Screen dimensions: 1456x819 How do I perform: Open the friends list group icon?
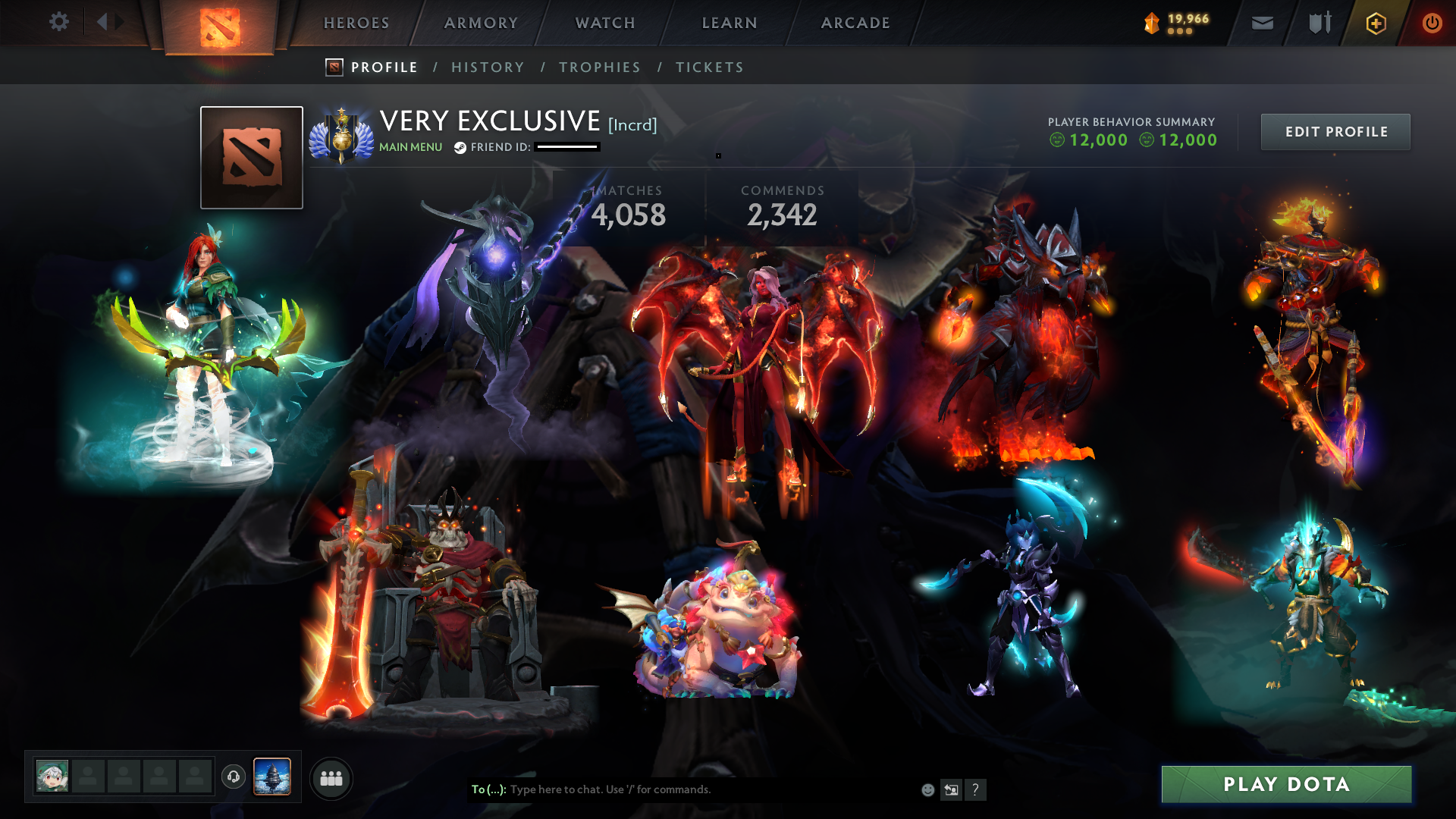point(331,777)
